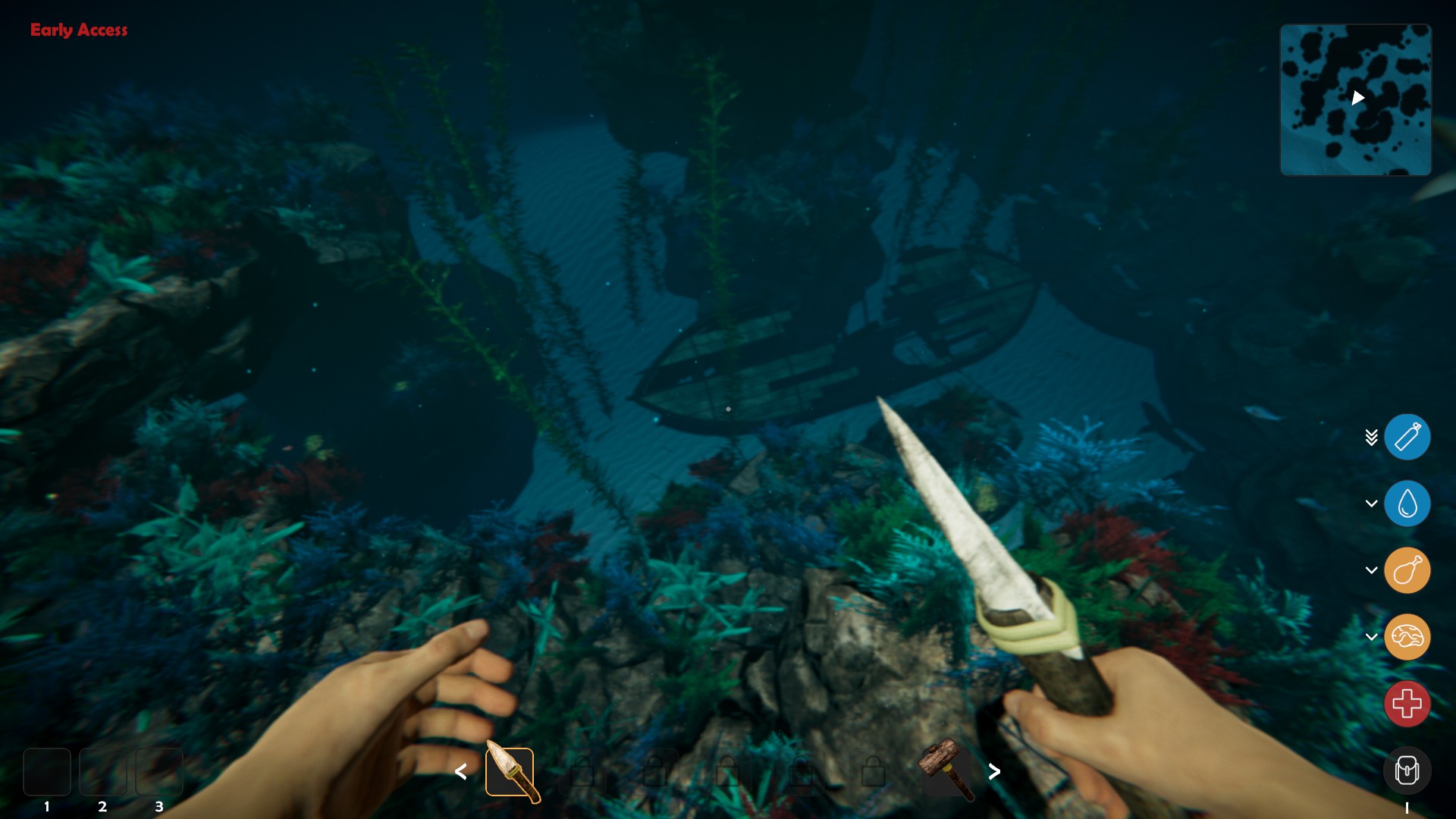Click the brain sanity icon
The height and width of the screenshot is (819, 1456).
pyautogui.click(x=1407, y=637)
